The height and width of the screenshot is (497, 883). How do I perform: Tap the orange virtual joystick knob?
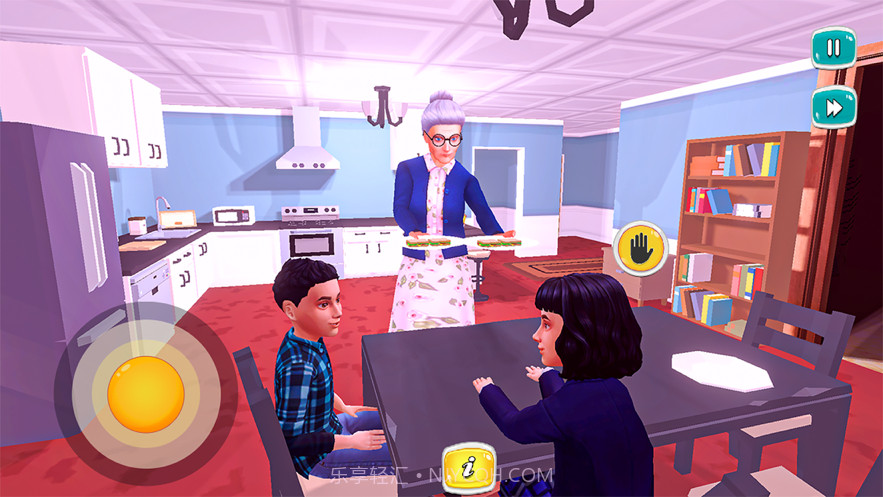pos(146,393)
